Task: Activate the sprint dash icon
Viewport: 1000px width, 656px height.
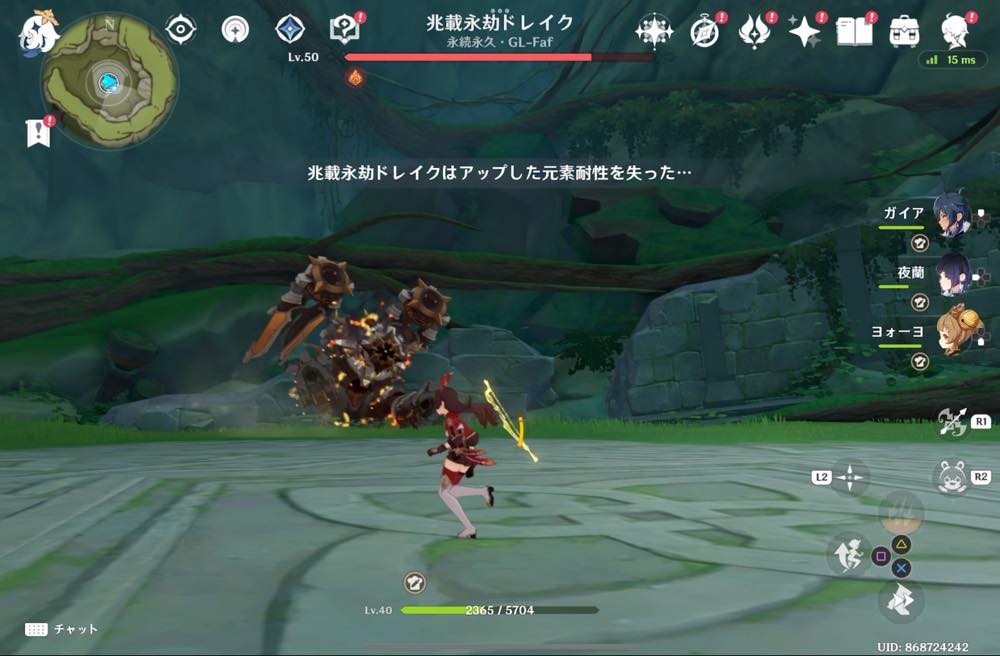Action: pyautogui.click(x=901, y=601)
